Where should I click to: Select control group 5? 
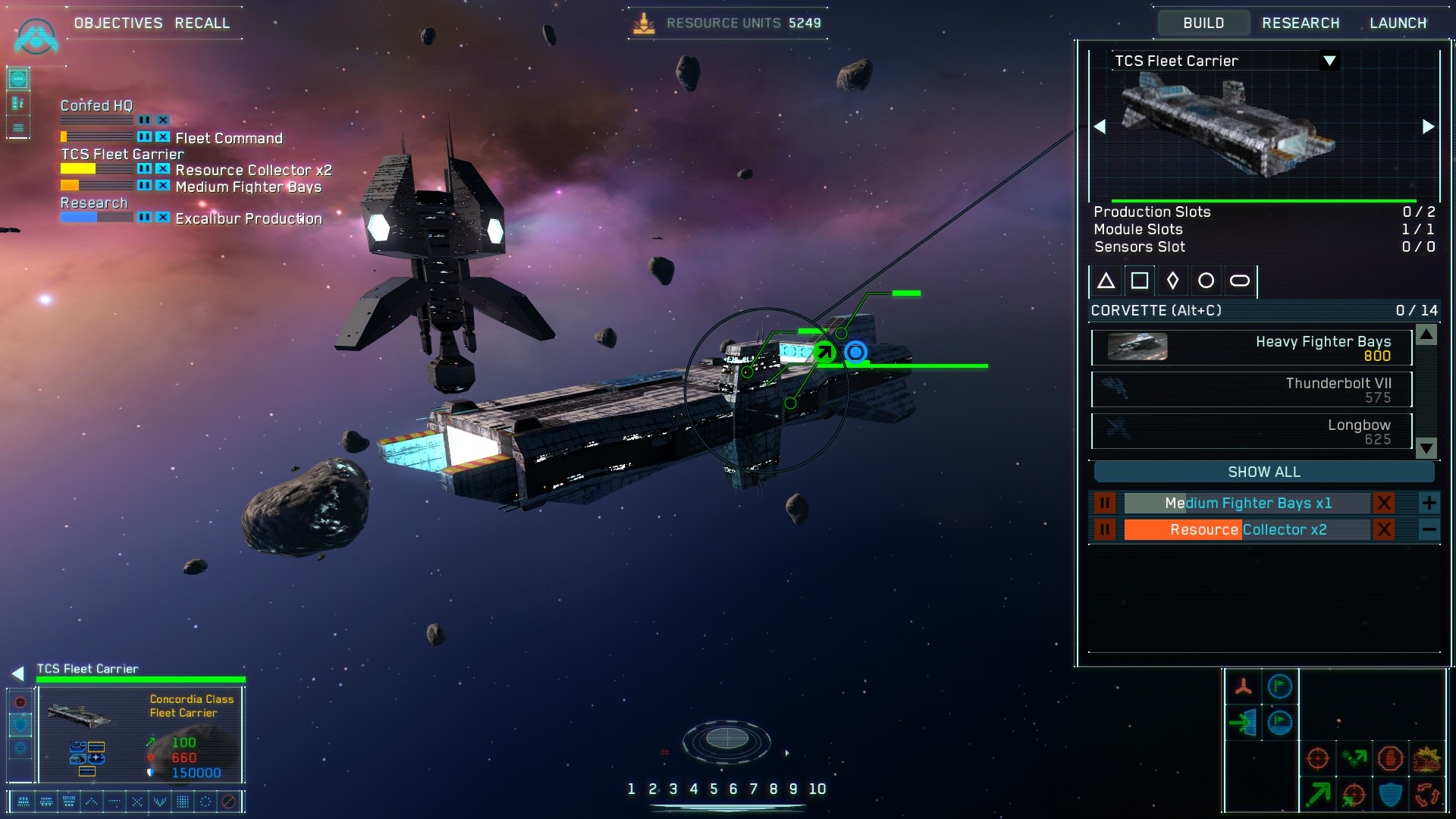click(x=714, y=789)
